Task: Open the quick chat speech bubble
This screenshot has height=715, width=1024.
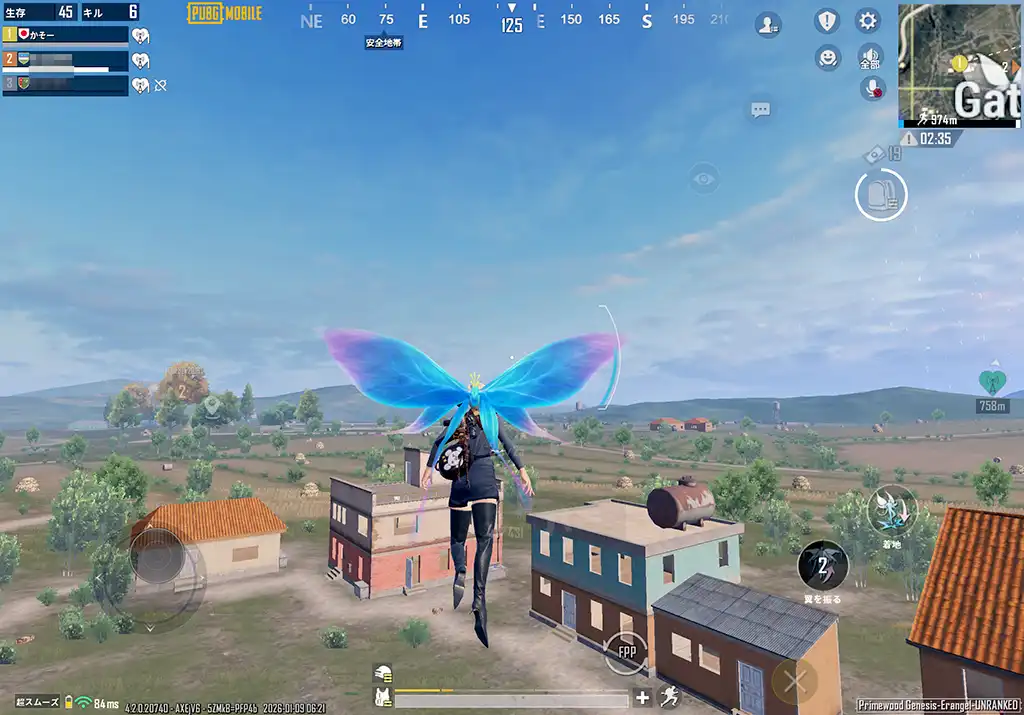Action: pyautogui.click(x=761, y=110)
